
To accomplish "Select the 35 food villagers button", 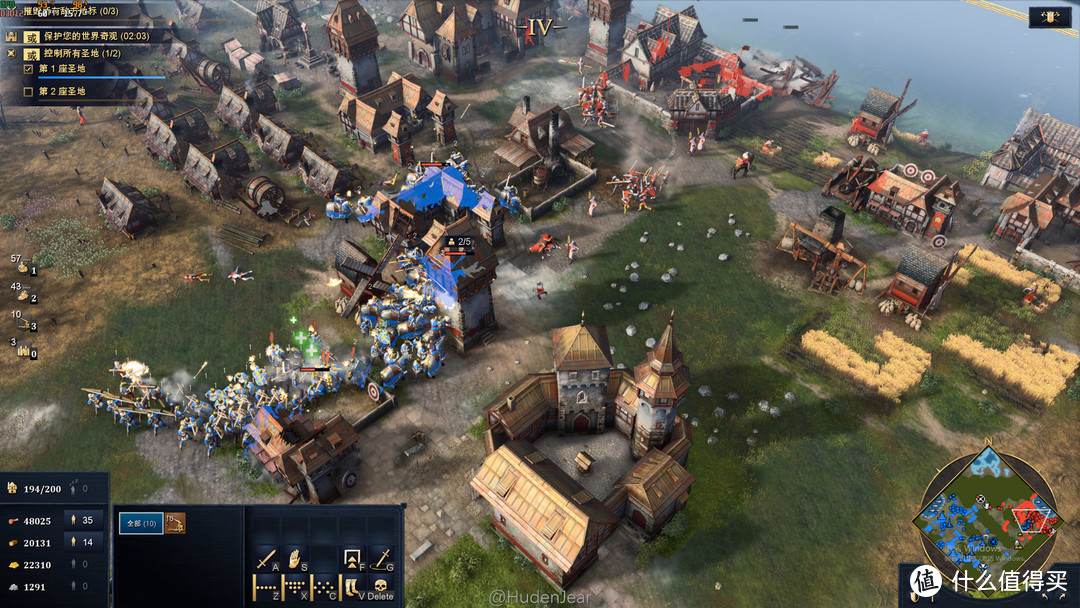I will (80, 520).
